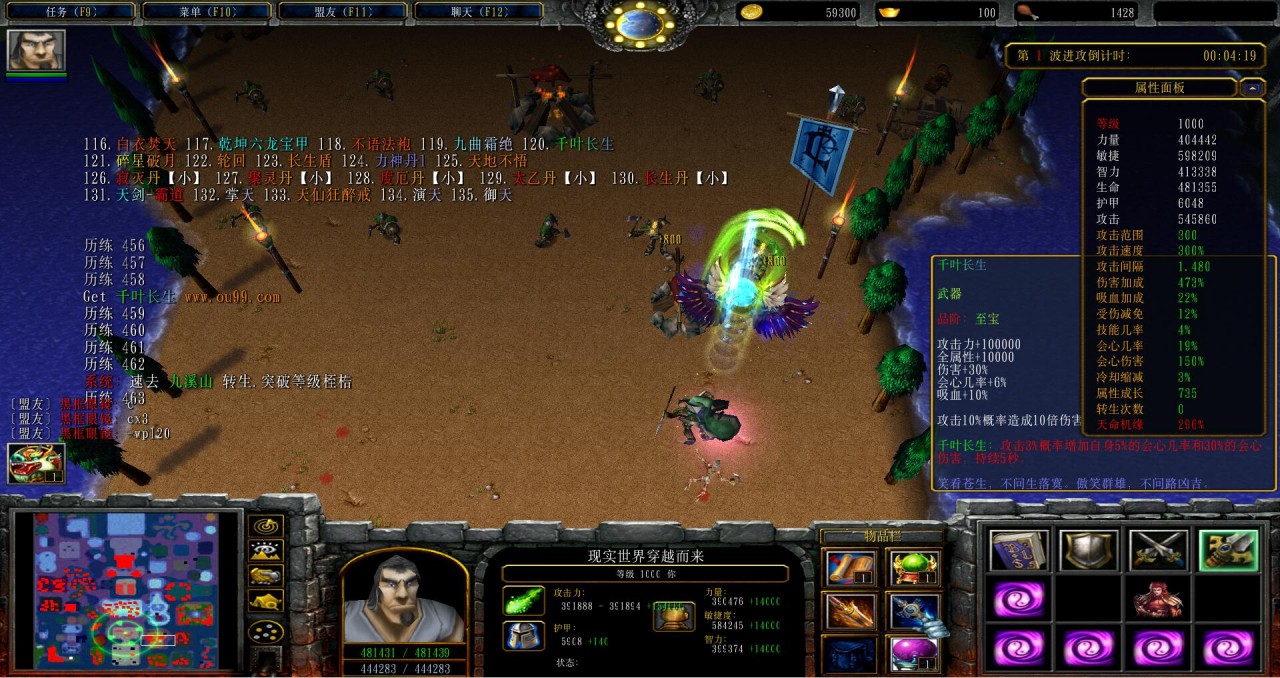Select the hero portrait icon at top-left
Image resolution: width=1280 pixels, height=678 pixels.
36,50
